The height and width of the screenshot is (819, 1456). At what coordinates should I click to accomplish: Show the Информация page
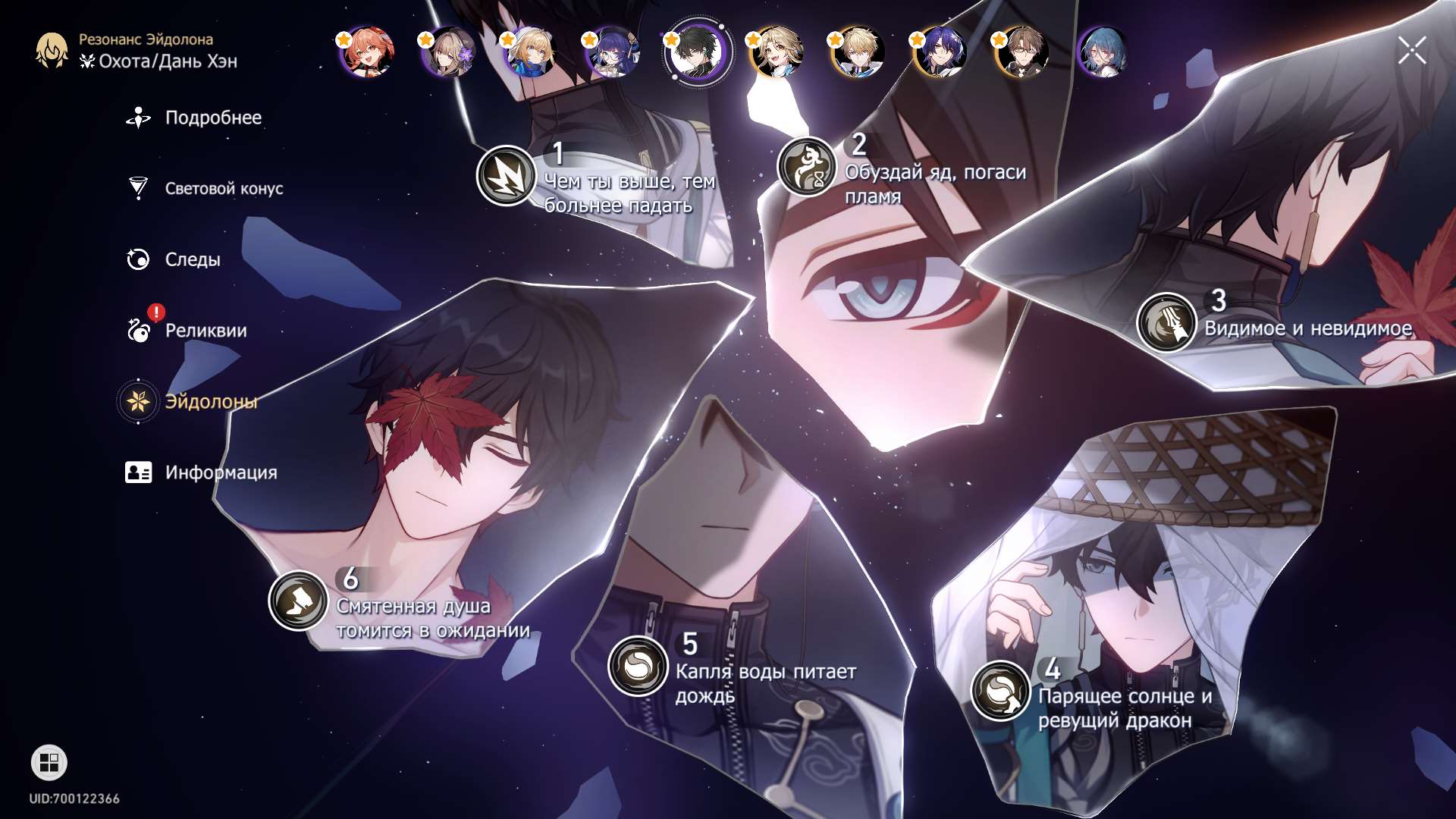coord(220,472)
